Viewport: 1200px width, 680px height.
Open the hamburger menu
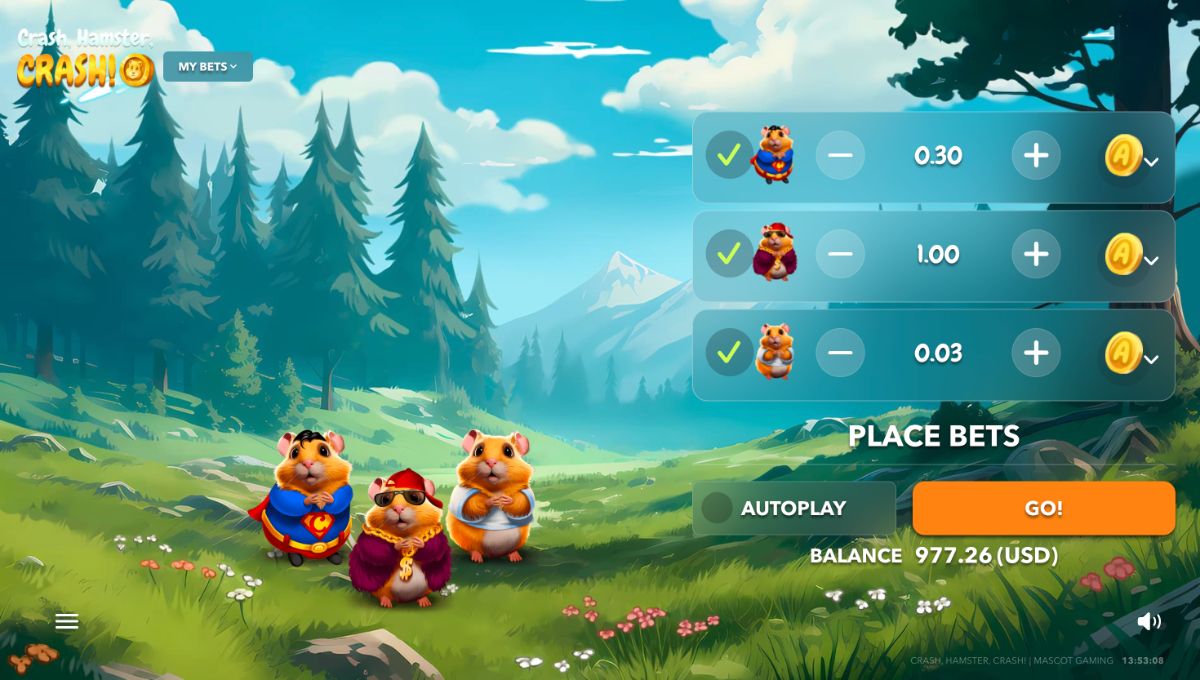(x=67, y=622)
